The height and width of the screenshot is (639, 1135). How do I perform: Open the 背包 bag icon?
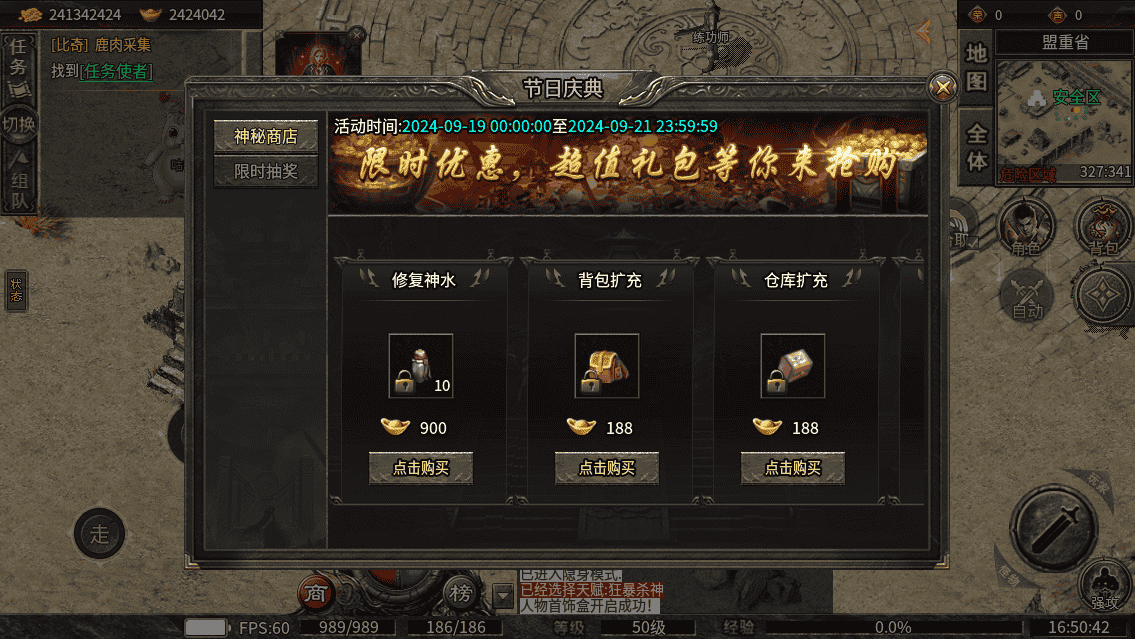pyautogui.click(x=1103, y=226)
